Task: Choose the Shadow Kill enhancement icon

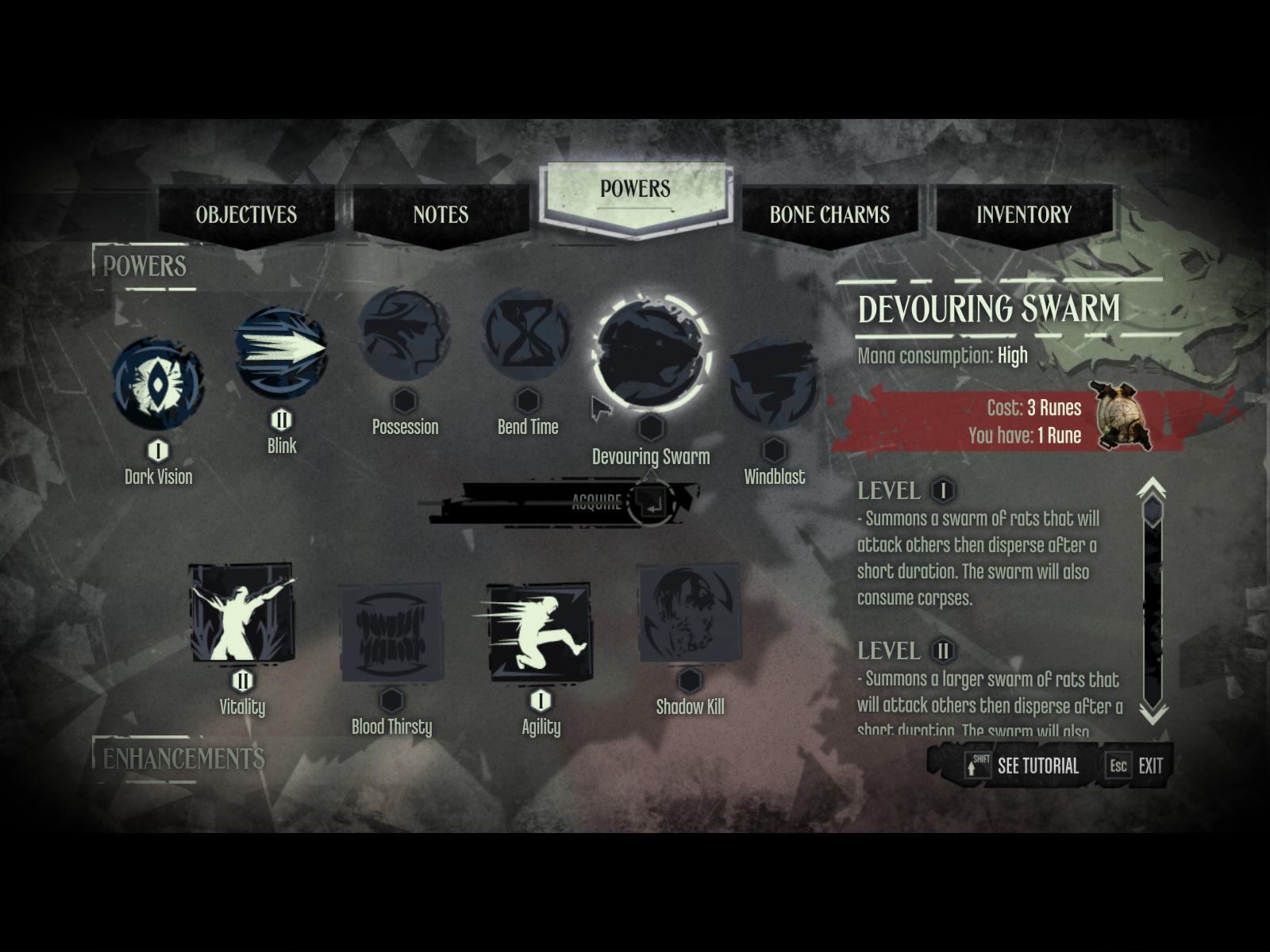Action: click(689, 612)
